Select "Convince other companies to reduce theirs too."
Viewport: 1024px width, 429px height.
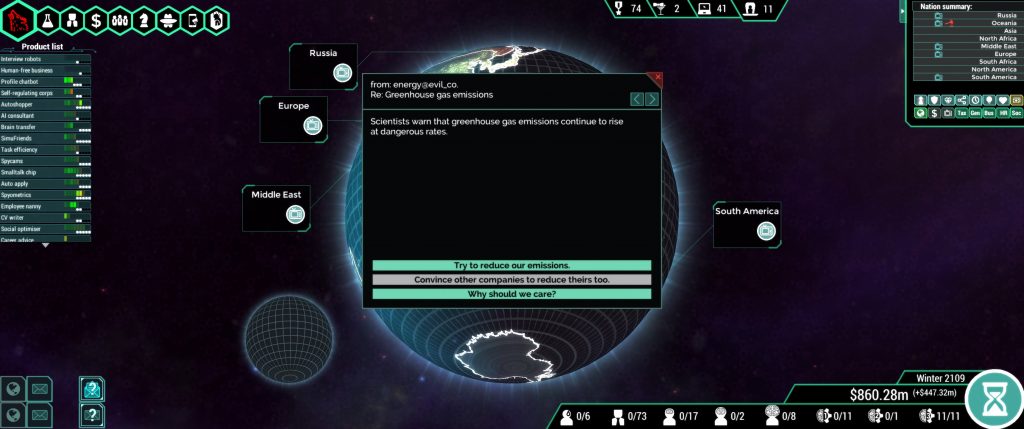pos(511,280)
